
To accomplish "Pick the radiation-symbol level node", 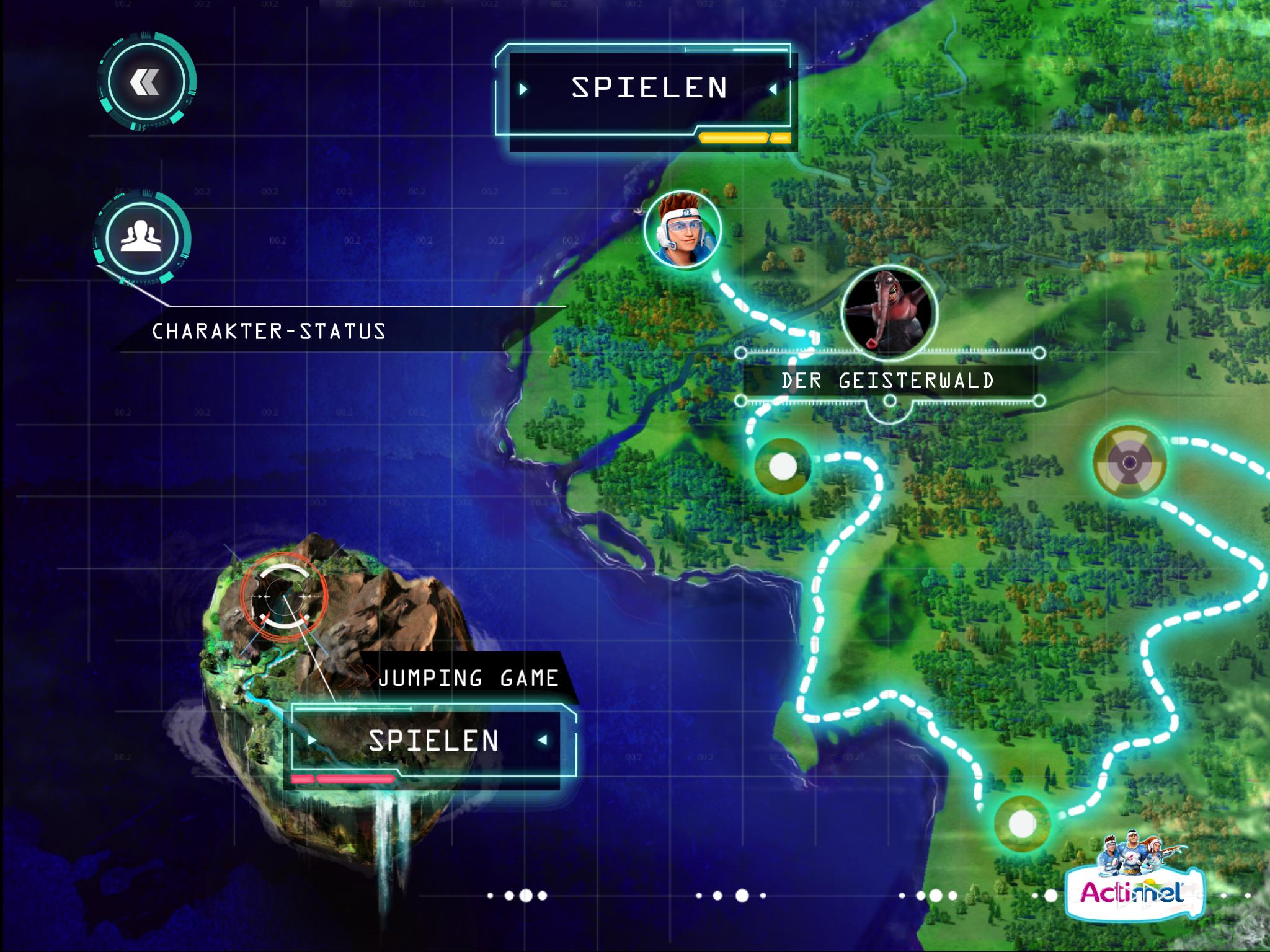I will coord(1129,462).
